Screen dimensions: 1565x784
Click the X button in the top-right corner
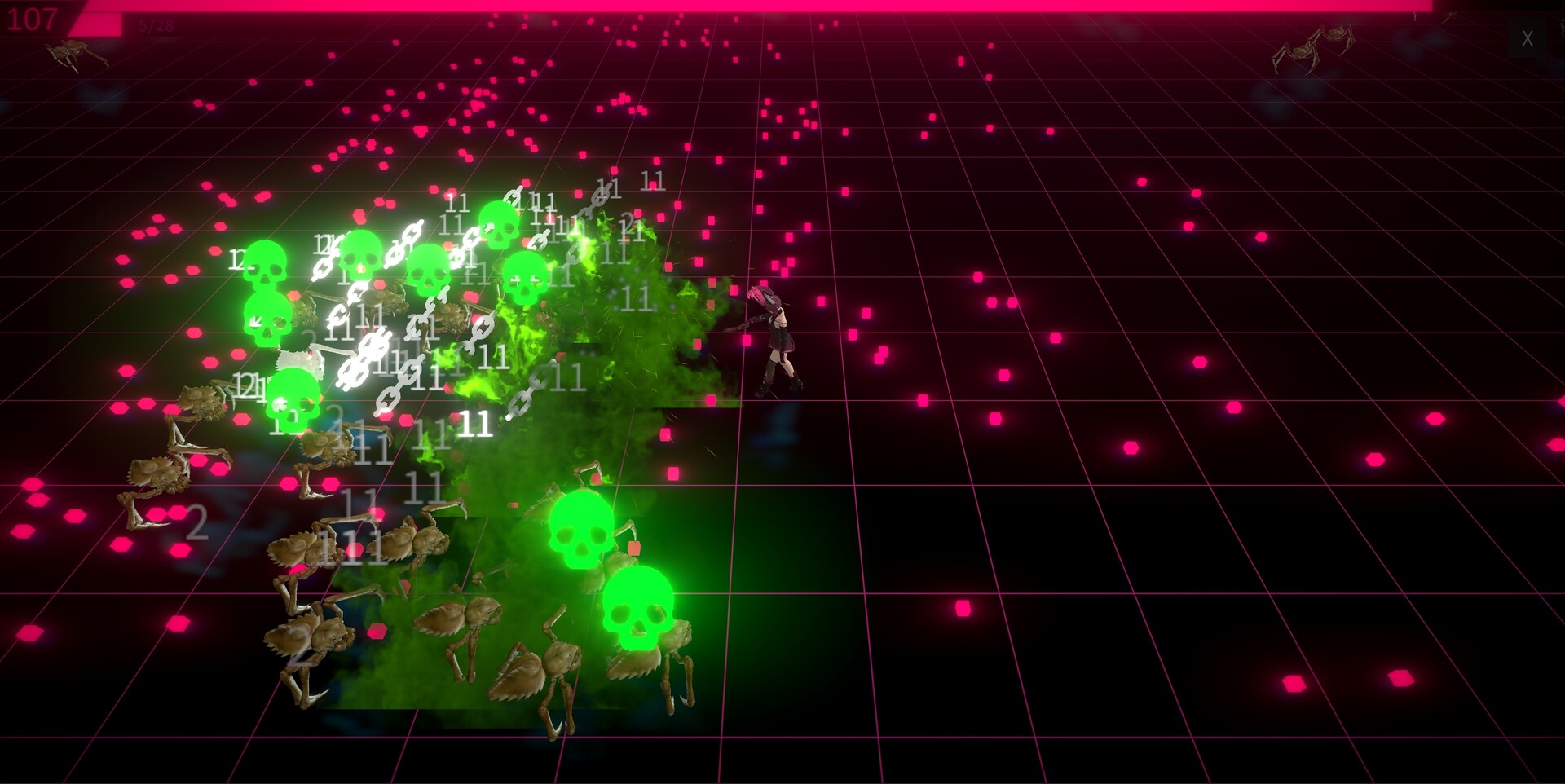click(1528, 37)
